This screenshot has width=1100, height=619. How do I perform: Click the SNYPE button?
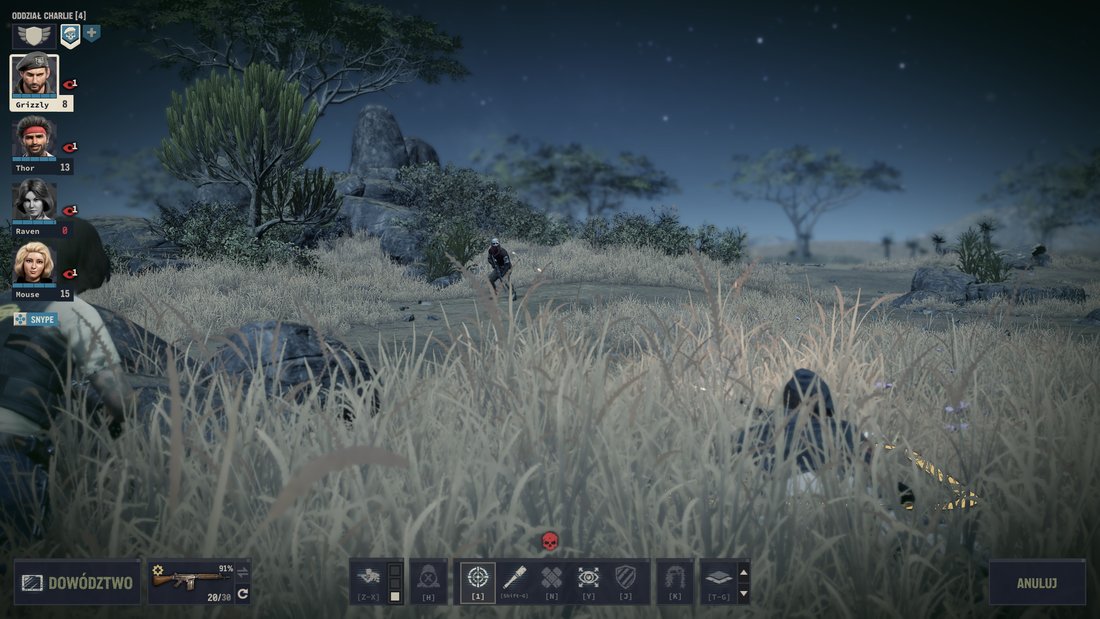(36, 319)
